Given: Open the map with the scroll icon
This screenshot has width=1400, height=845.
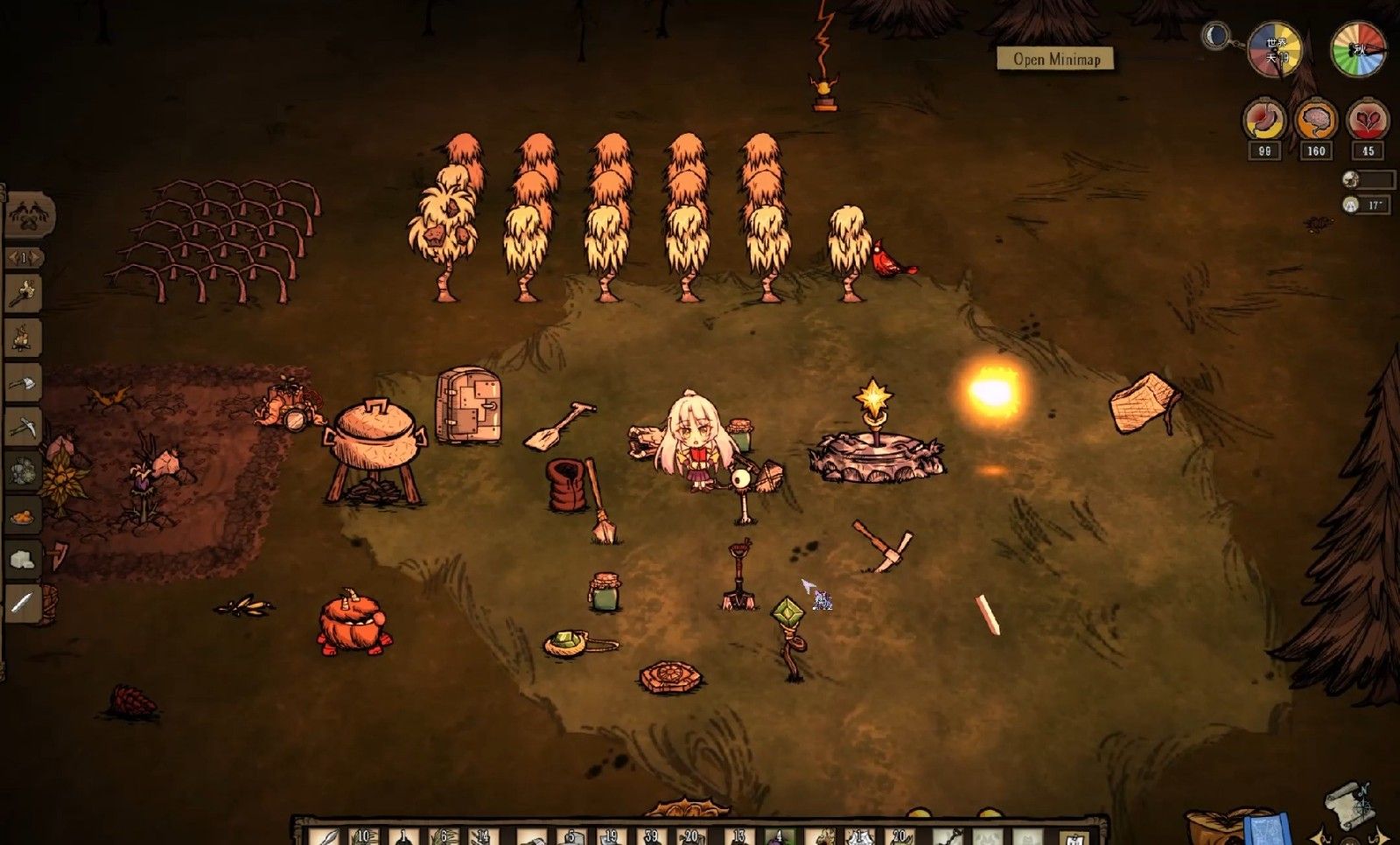Looking at the screenshot, I should tap(1348, 803).
